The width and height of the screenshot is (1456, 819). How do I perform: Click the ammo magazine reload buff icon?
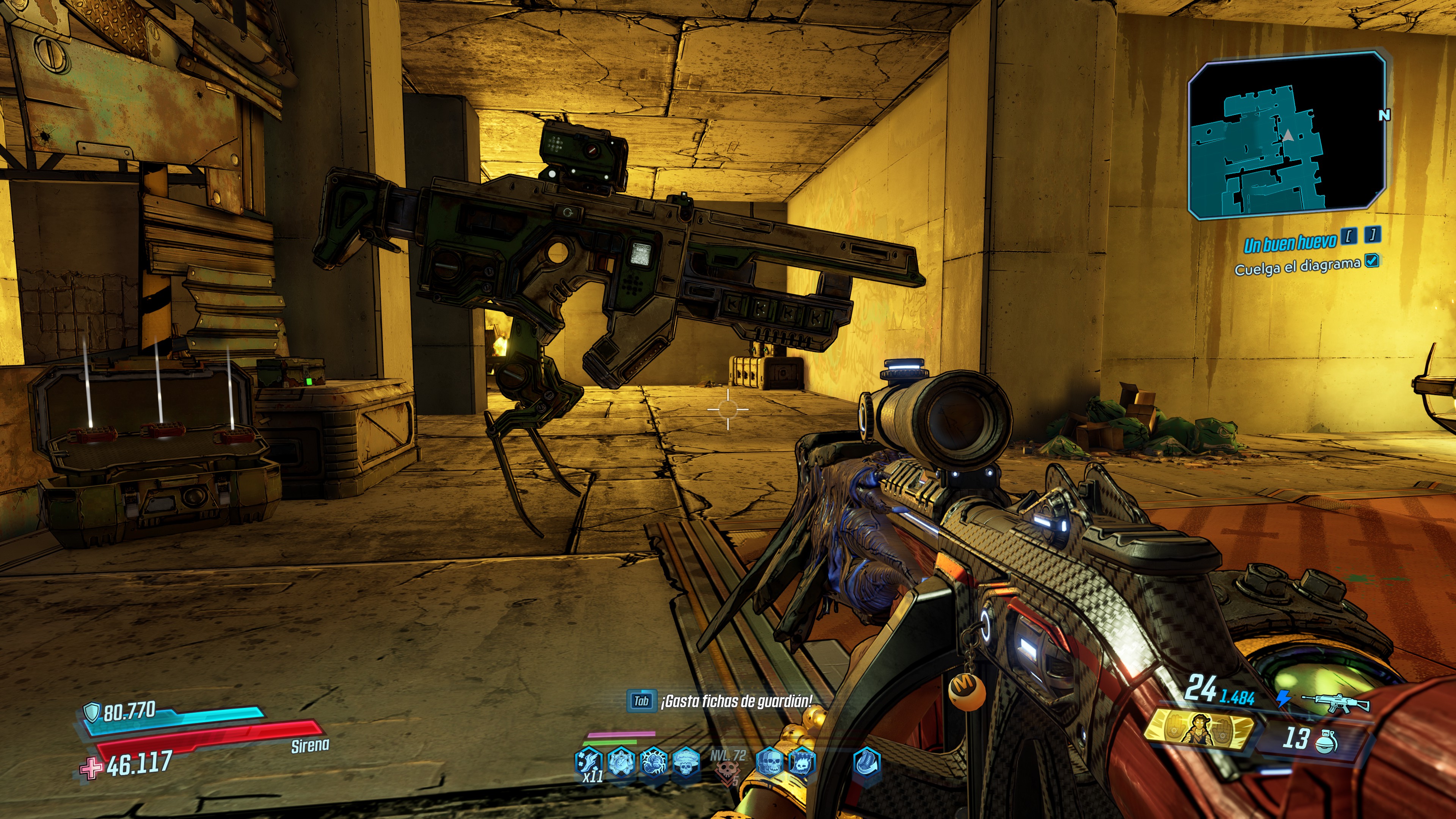866,763
